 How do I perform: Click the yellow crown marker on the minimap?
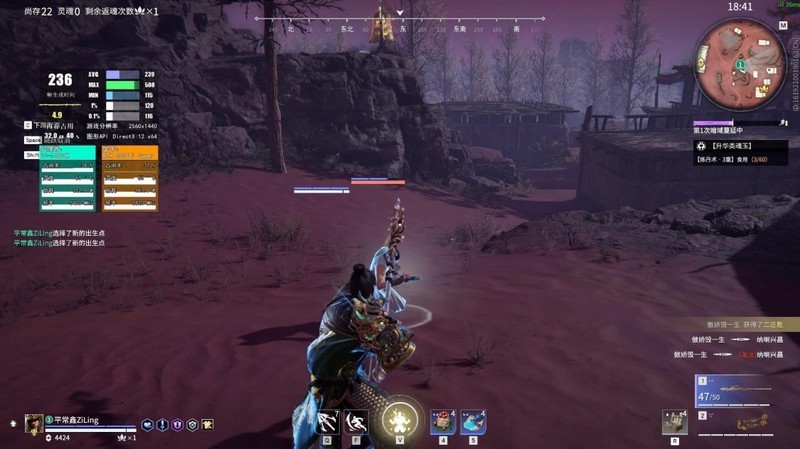click(x=762, y=88)
